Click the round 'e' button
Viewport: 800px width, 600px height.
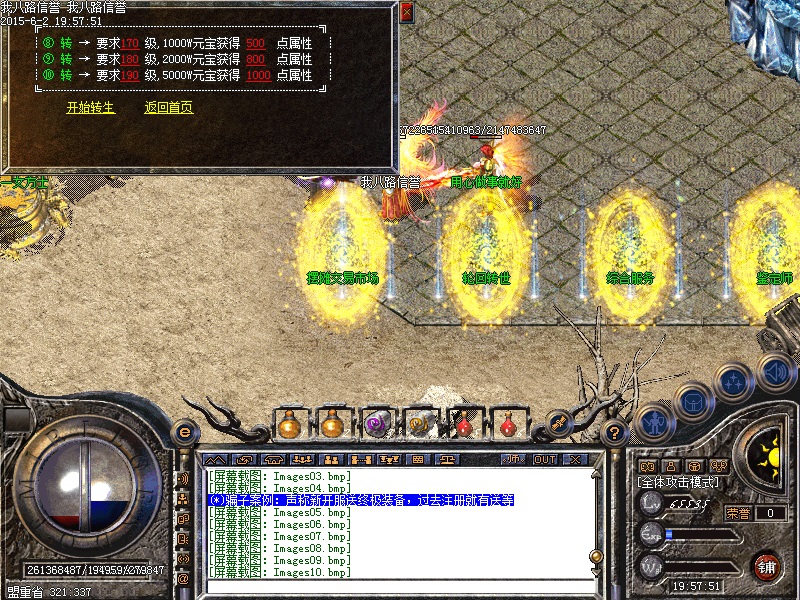[184, 432]
